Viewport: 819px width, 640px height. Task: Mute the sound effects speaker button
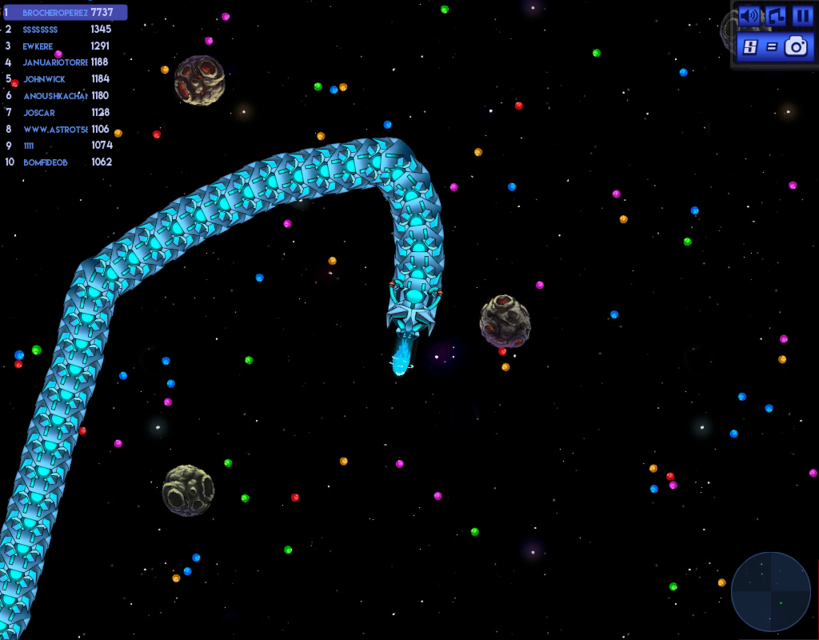(749, 16)
